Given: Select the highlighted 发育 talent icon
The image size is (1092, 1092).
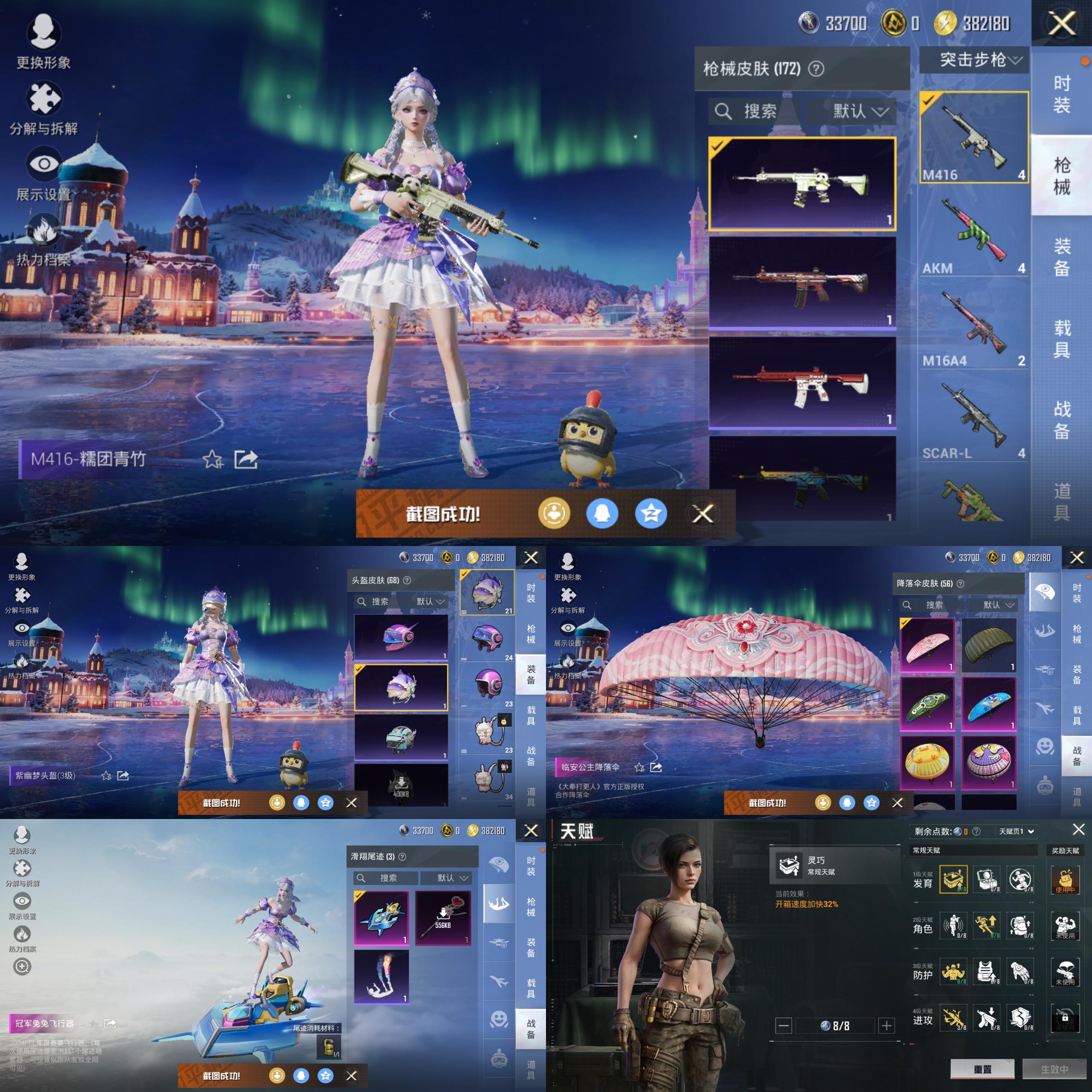Looking at the screenshot, I should (953, 880).
